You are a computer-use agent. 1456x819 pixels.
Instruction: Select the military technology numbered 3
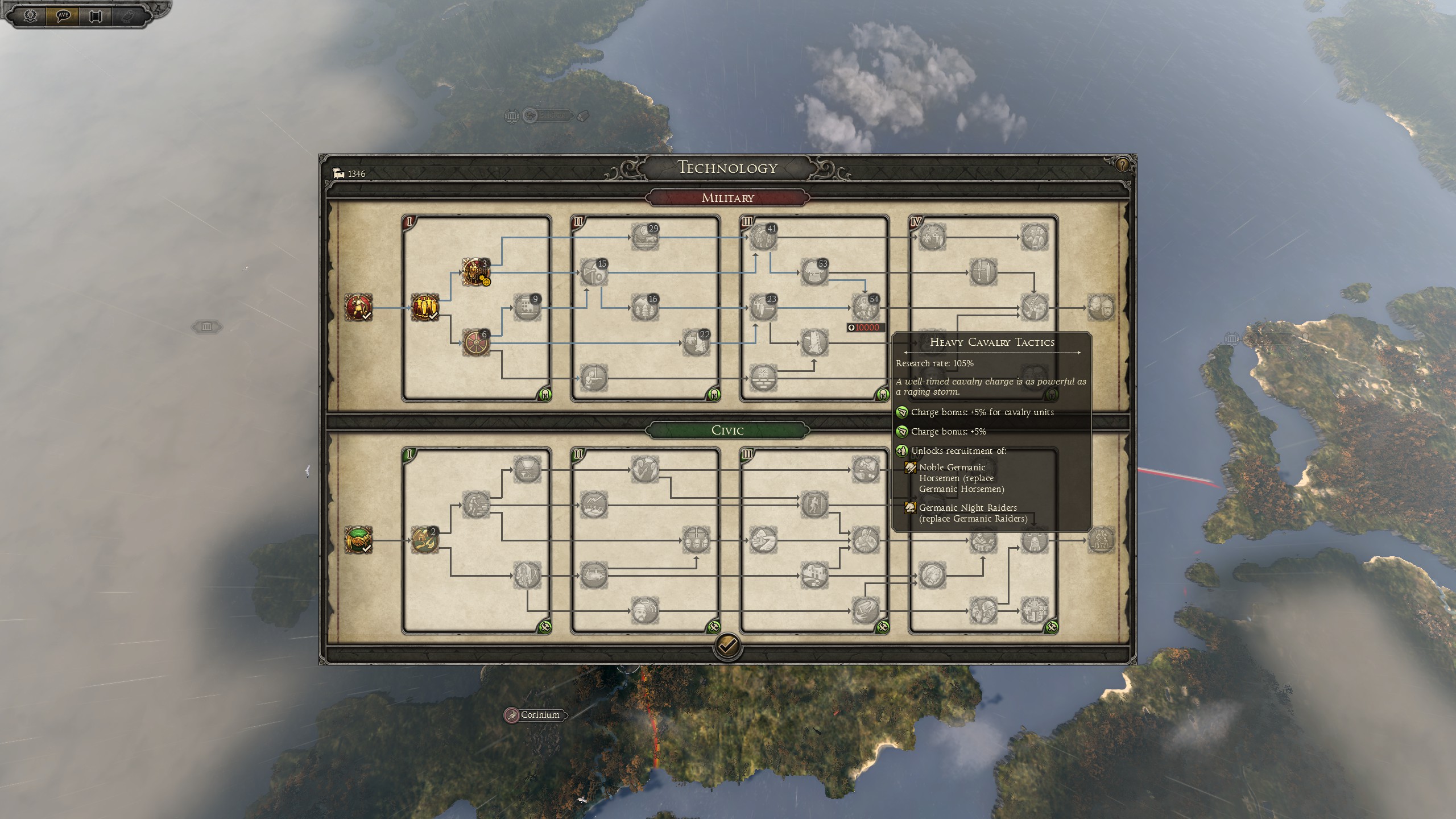pos(475,272)
